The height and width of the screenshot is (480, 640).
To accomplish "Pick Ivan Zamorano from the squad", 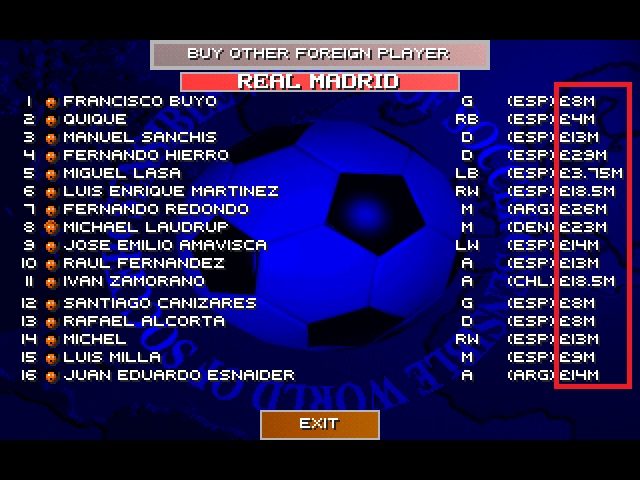I will (x=135, y=281).
